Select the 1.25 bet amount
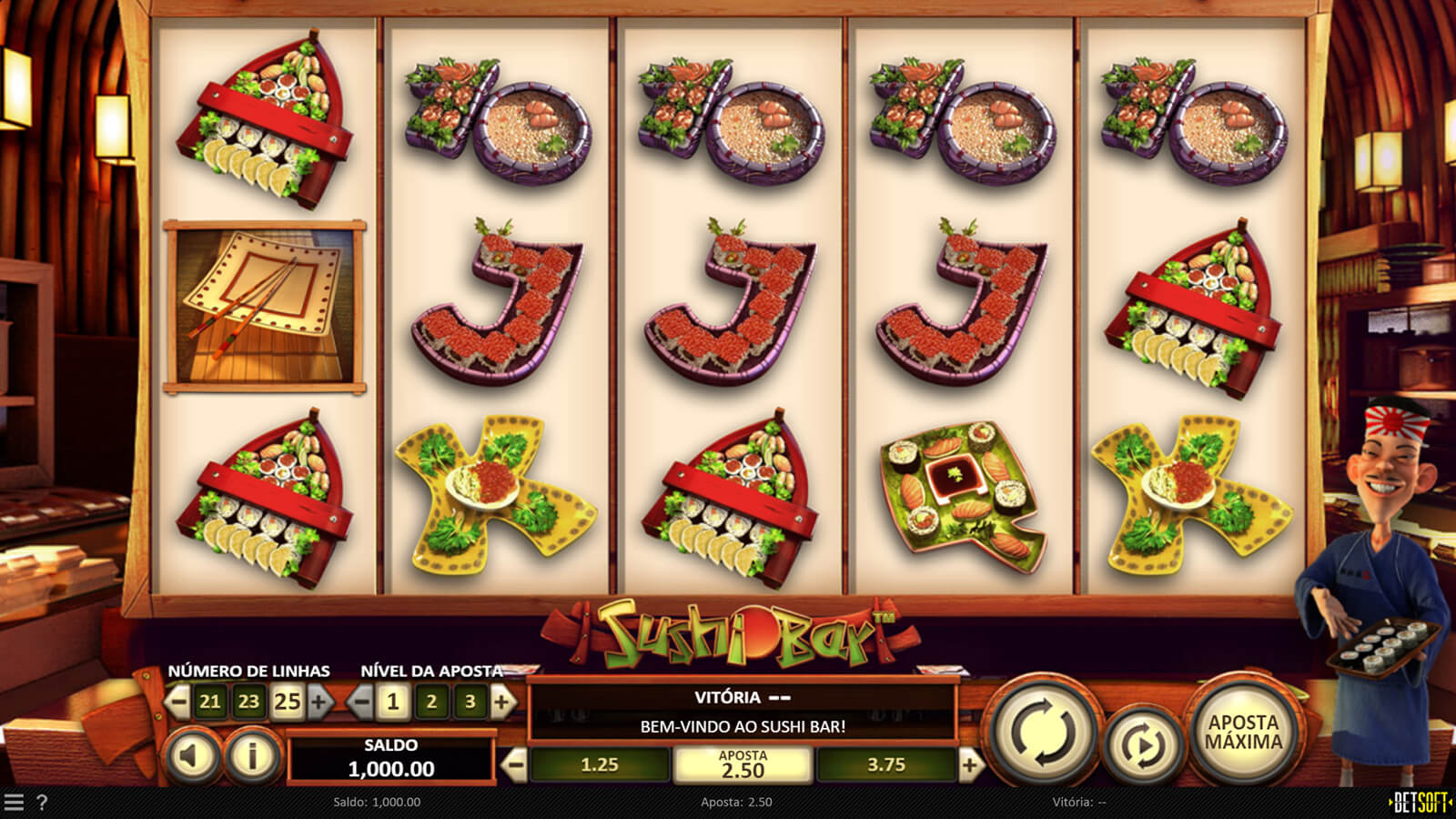This screenshot has height=819, width=1456. pyautogui.click(x=599, y=765)
